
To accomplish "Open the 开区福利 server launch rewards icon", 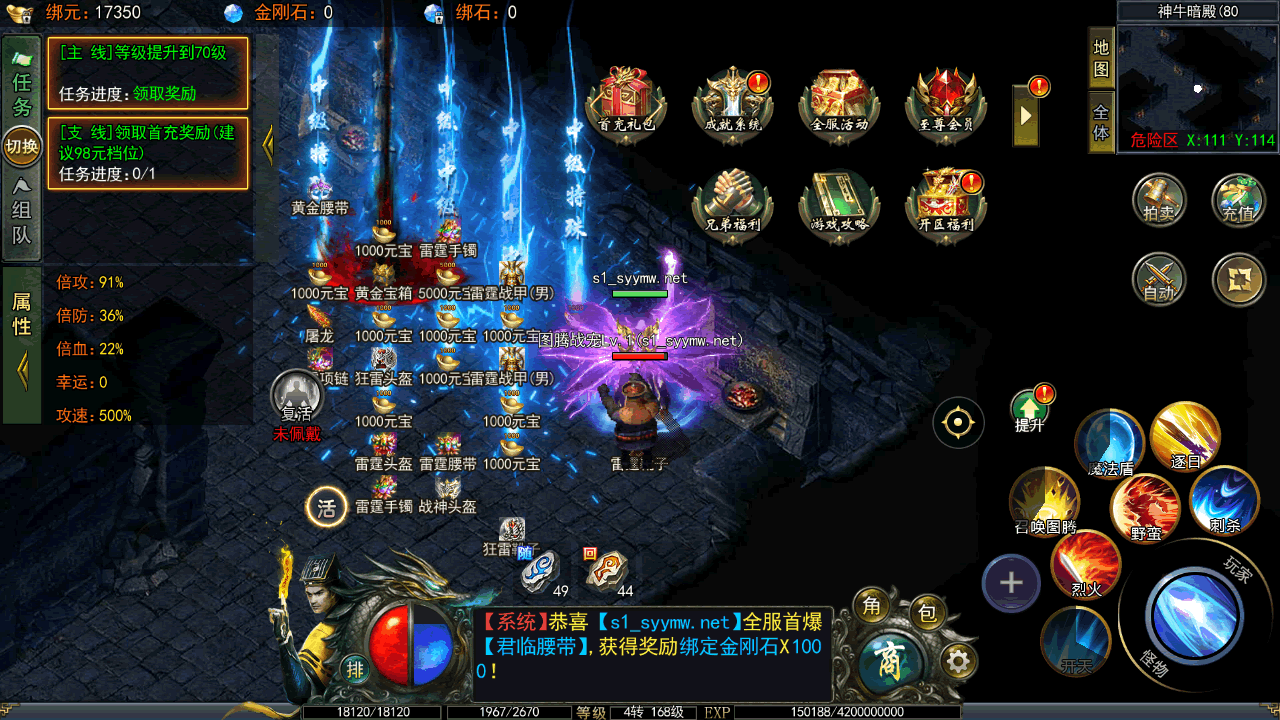I will (x=945, y=202).
